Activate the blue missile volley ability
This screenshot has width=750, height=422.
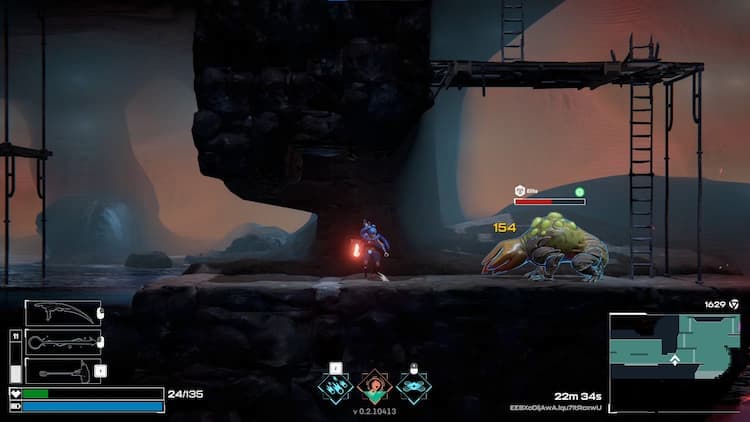pos(335,387)
